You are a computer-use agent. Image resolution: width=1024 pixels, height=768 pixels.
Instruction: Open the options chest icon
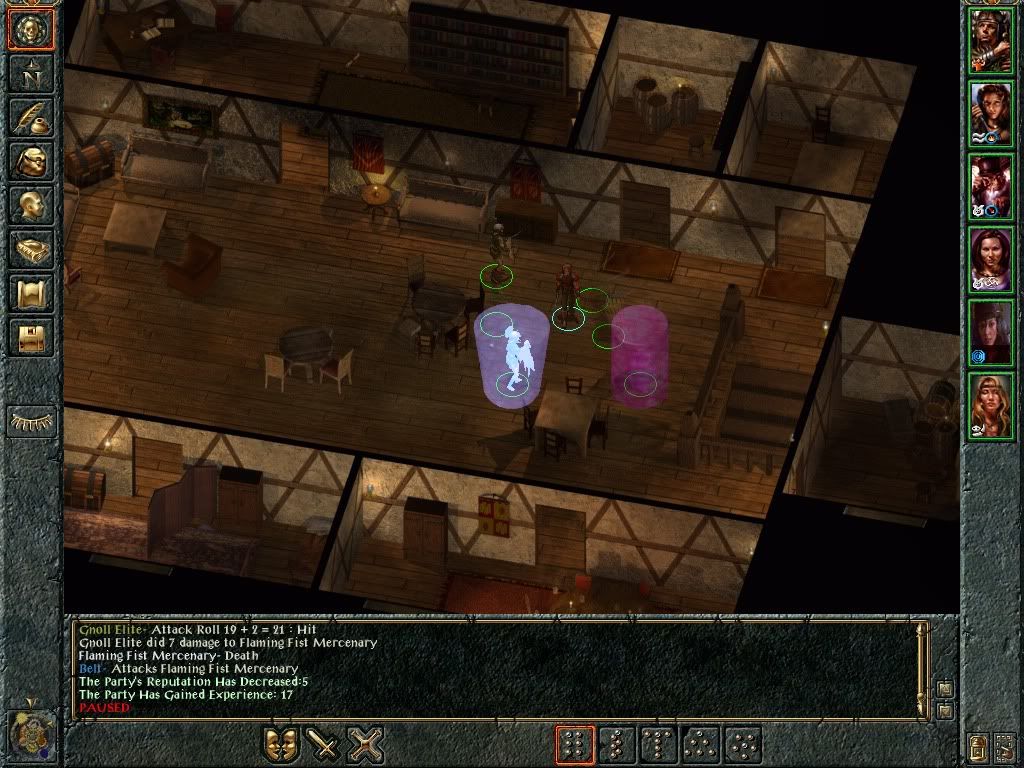[x=31, y=337]
